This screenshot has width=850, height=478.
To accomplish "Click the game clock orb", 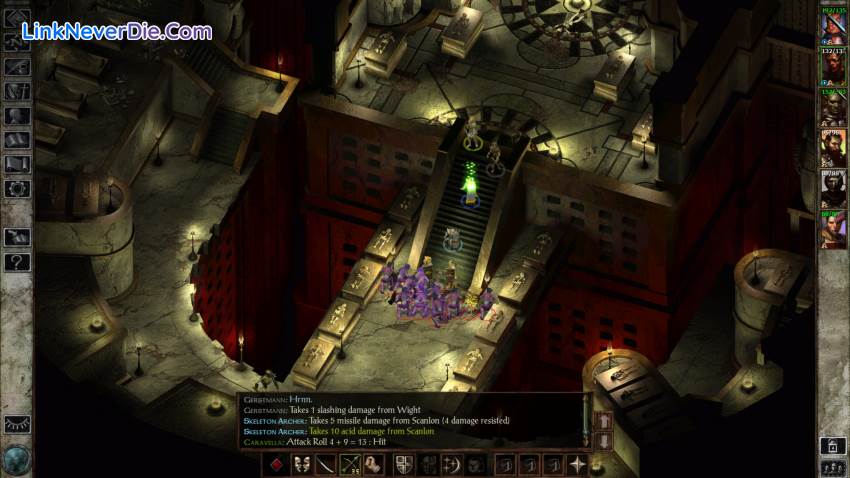I will [x=17, y=459].
